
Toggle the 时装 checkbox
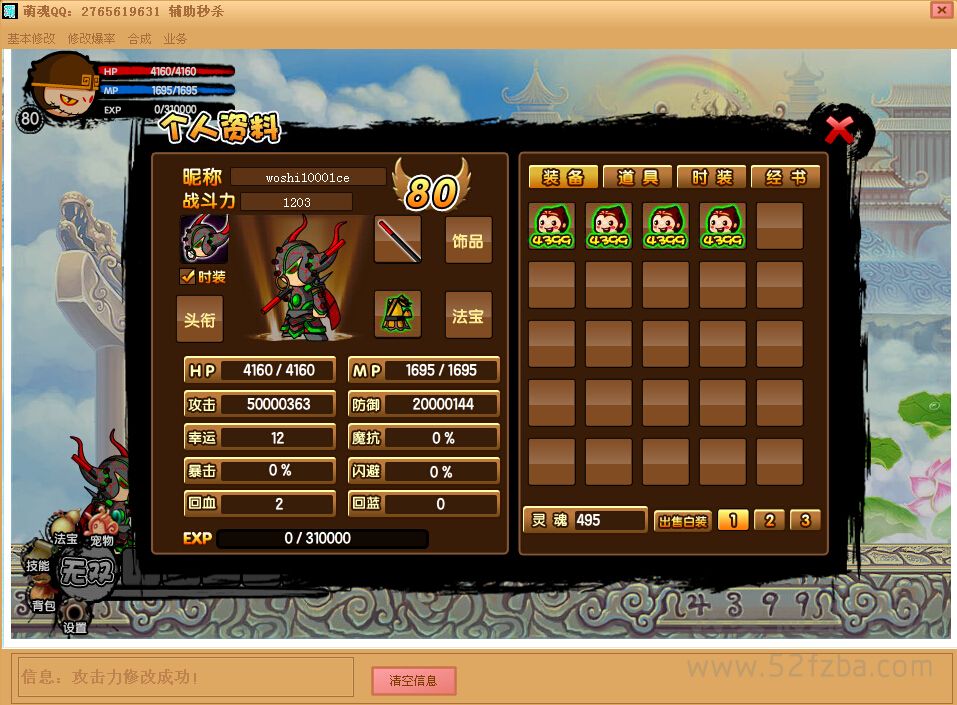[187, 277]
